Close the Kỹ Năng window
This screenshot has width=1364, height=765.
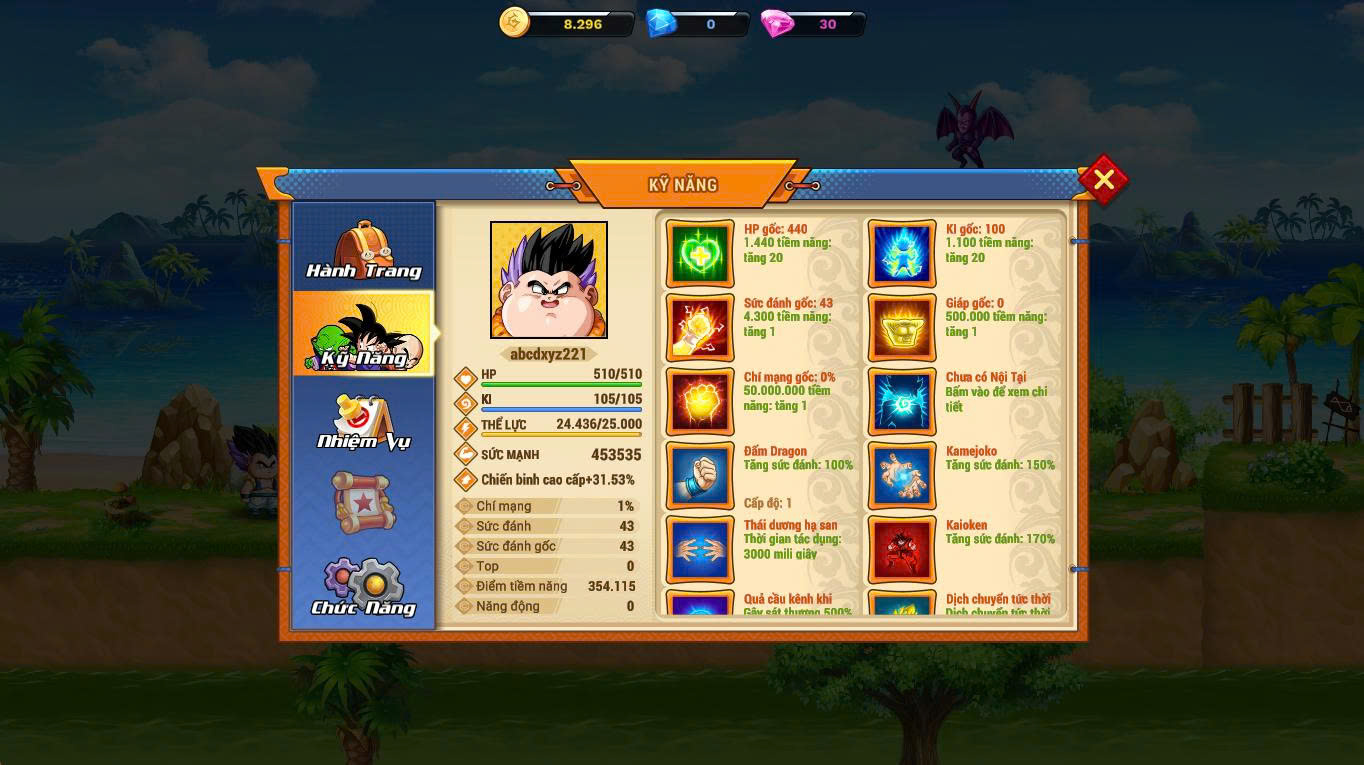click(1103, 180)
